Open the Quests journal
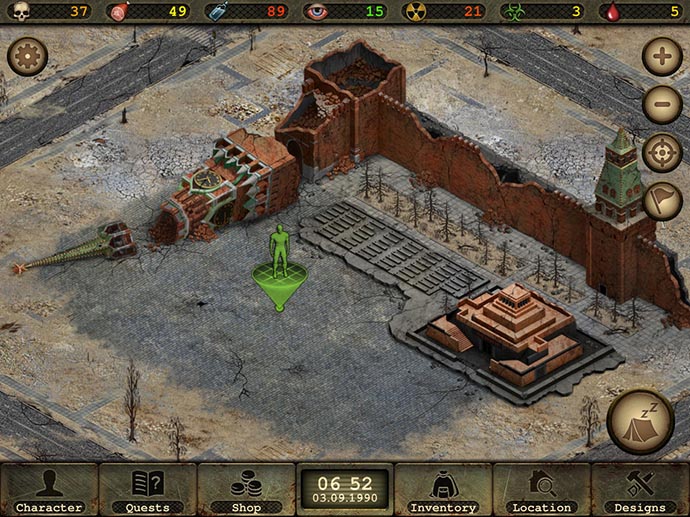The width and height of the screenshot is (690, 517). coord(147,490)
